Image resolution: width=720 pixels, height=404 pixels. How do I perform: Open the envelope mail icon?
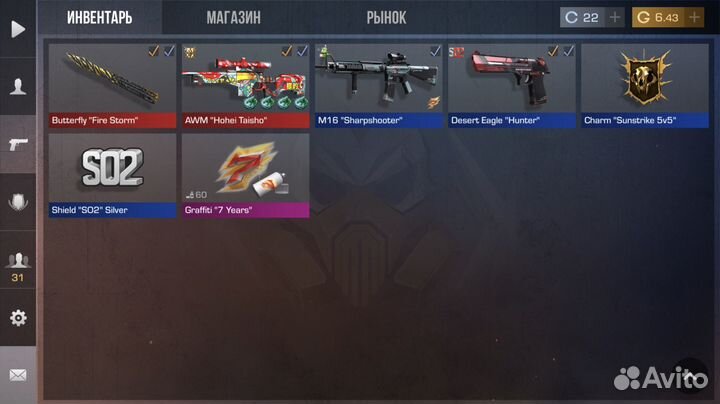click(x=18, y=375)
